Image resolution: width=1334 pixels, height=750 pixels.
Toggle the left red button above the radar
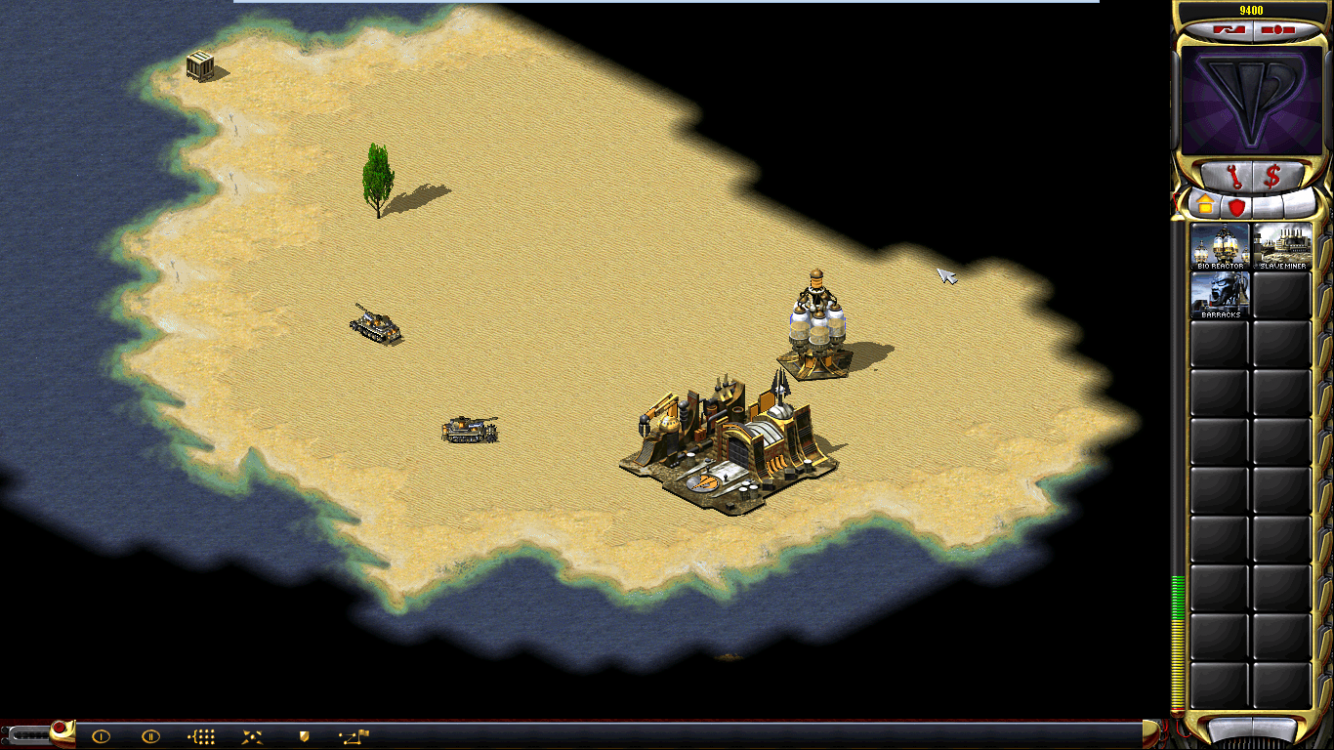(1229, 30)
